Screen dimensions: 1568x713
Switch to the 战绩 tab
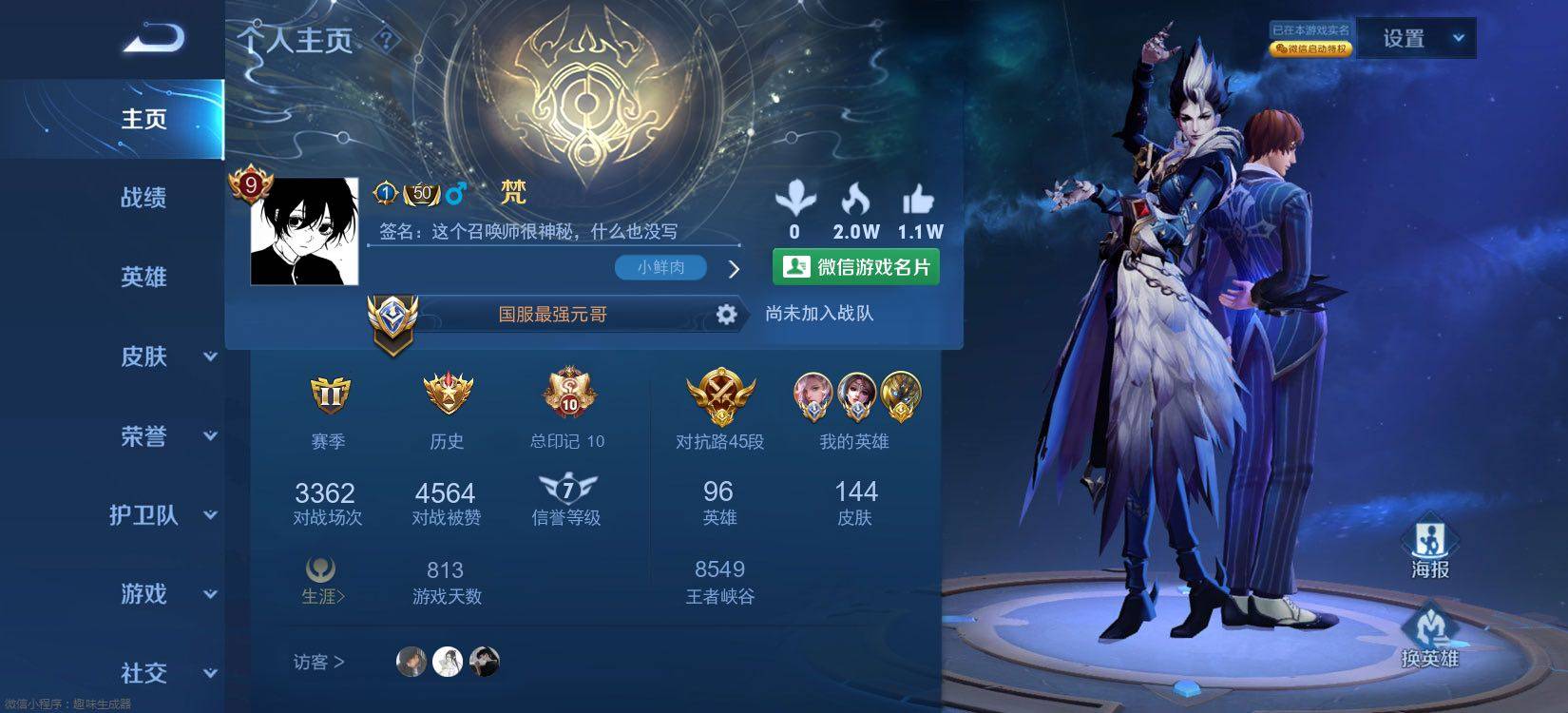143,198
